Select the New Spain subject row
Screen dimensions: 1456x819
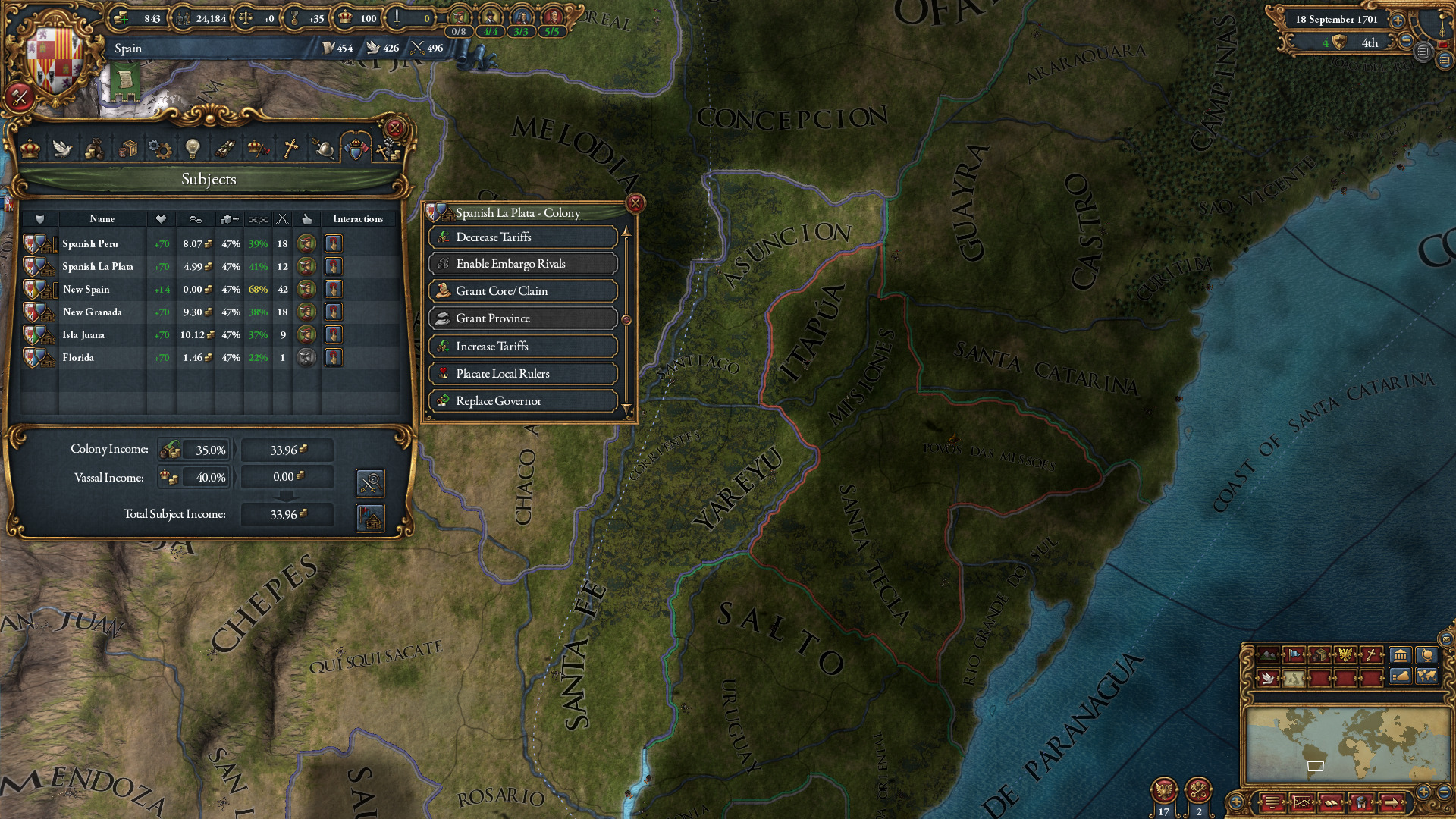86,290
